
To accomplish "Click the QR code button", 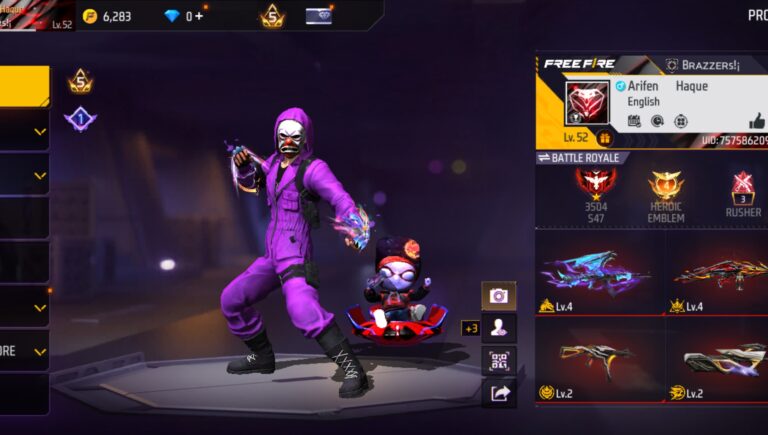I will pos(499,361).
